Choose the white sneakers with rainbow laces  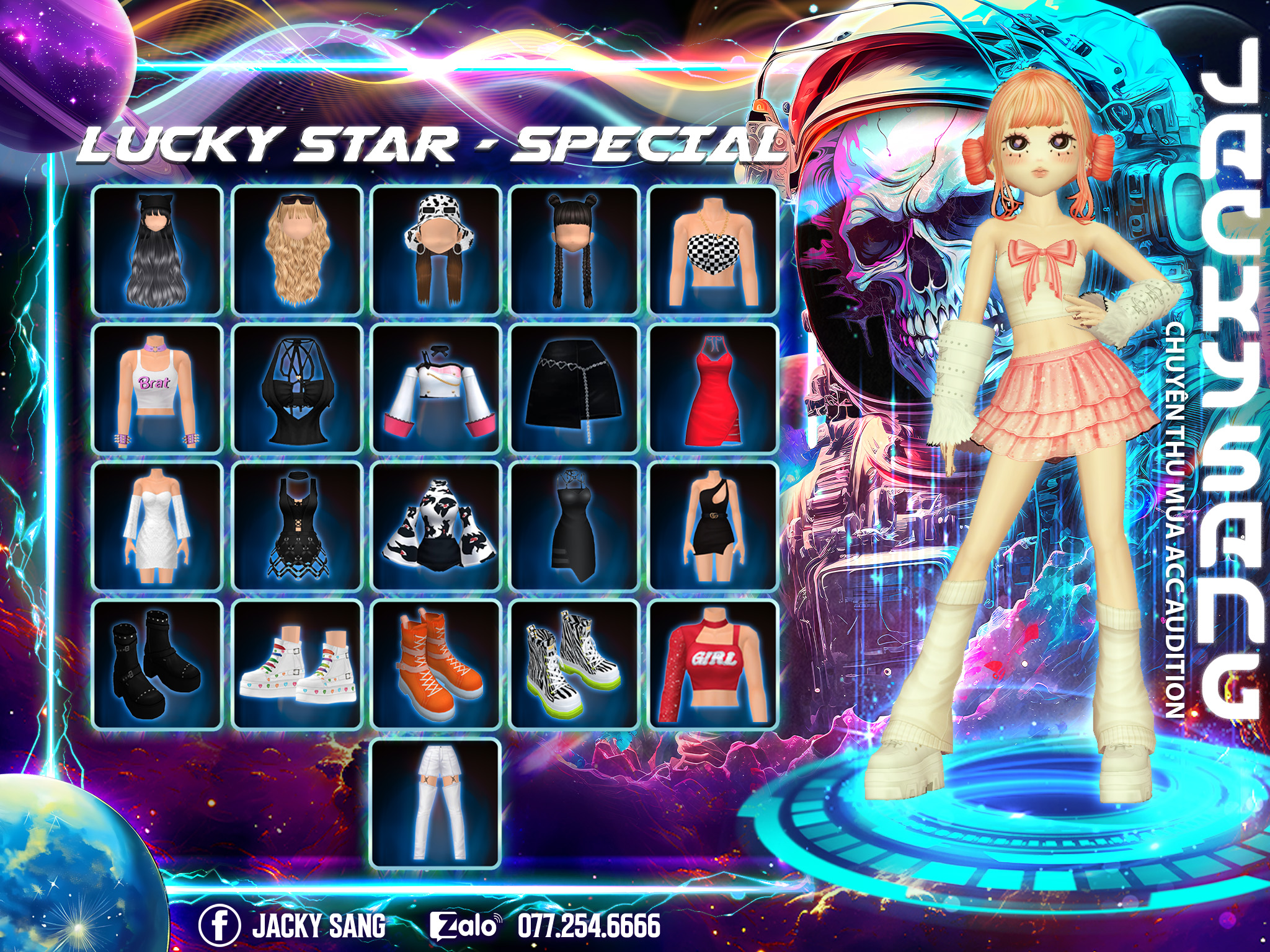pyautogui.click(x=297, y=665)
